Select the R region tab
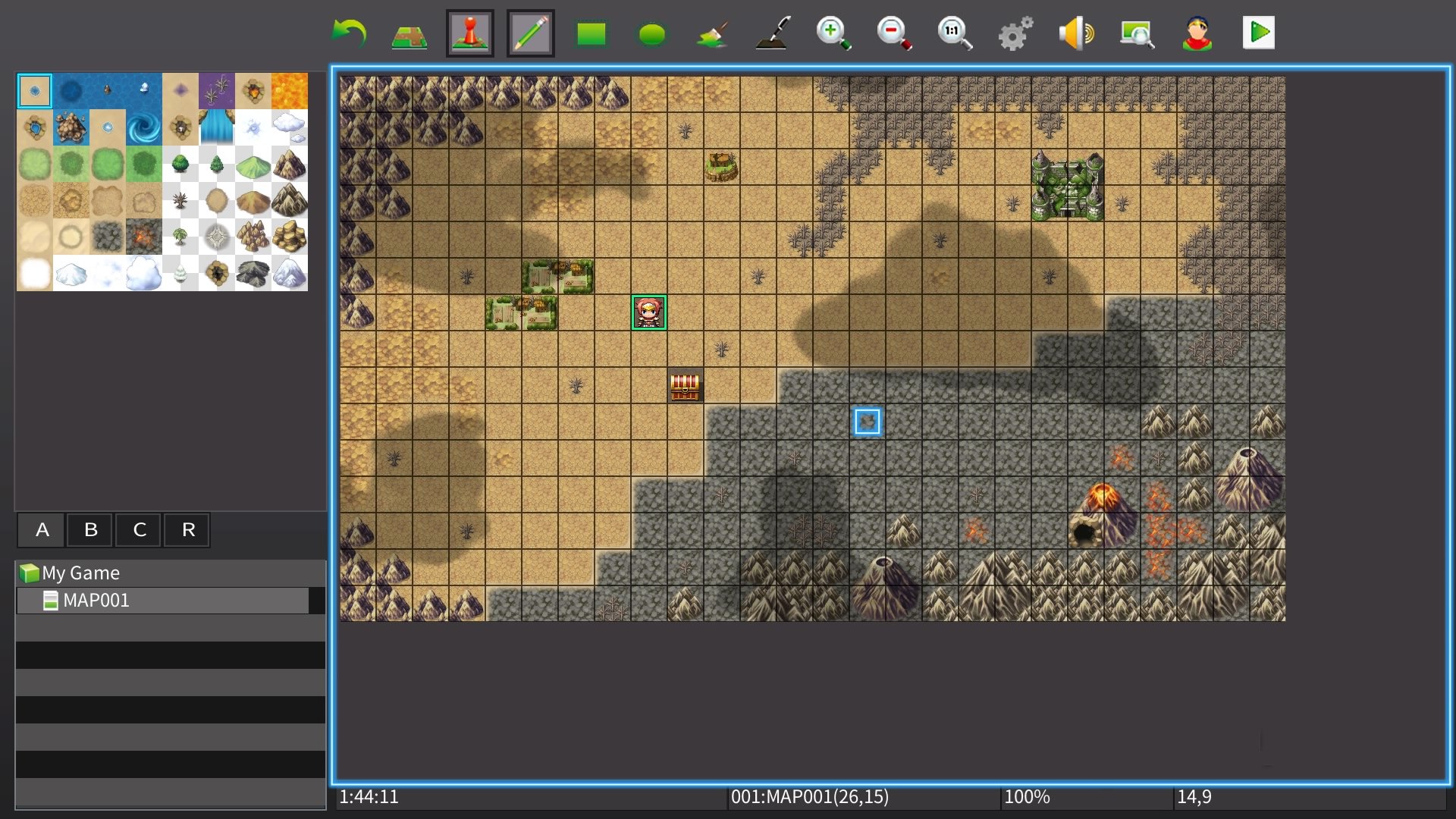 click(x=187, y=529)
